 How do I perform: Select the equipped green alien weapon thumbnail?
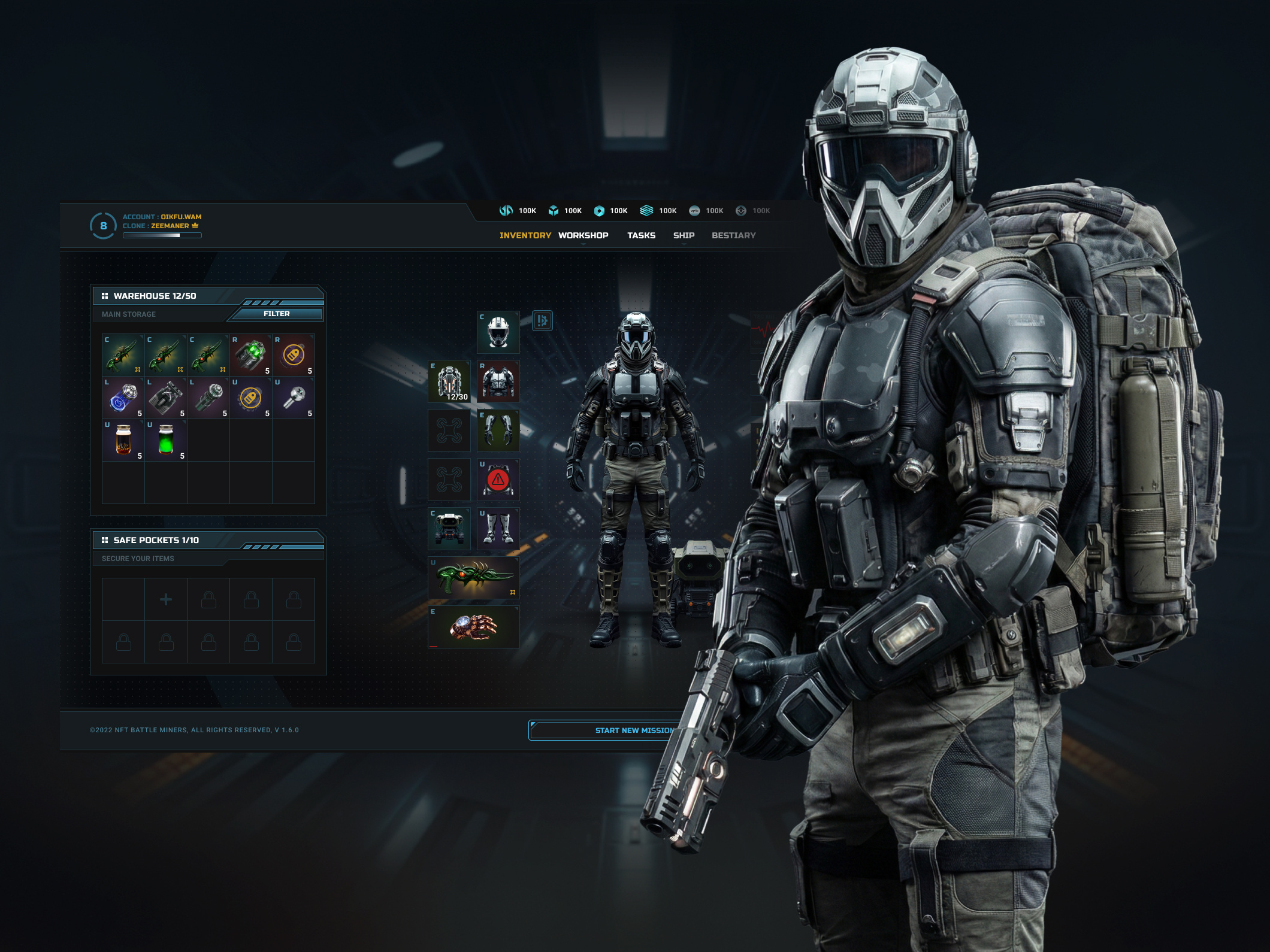point(473,577)
